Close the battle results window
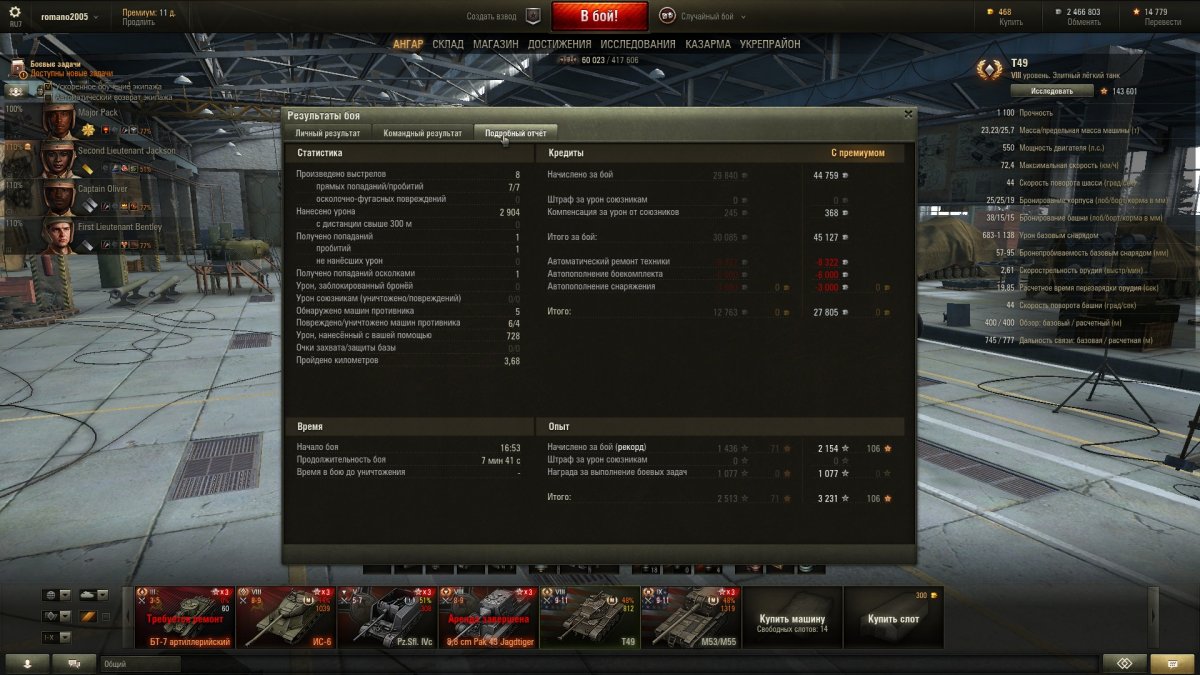This screenshot has width=1200, height=675. [x=908, y=114]
